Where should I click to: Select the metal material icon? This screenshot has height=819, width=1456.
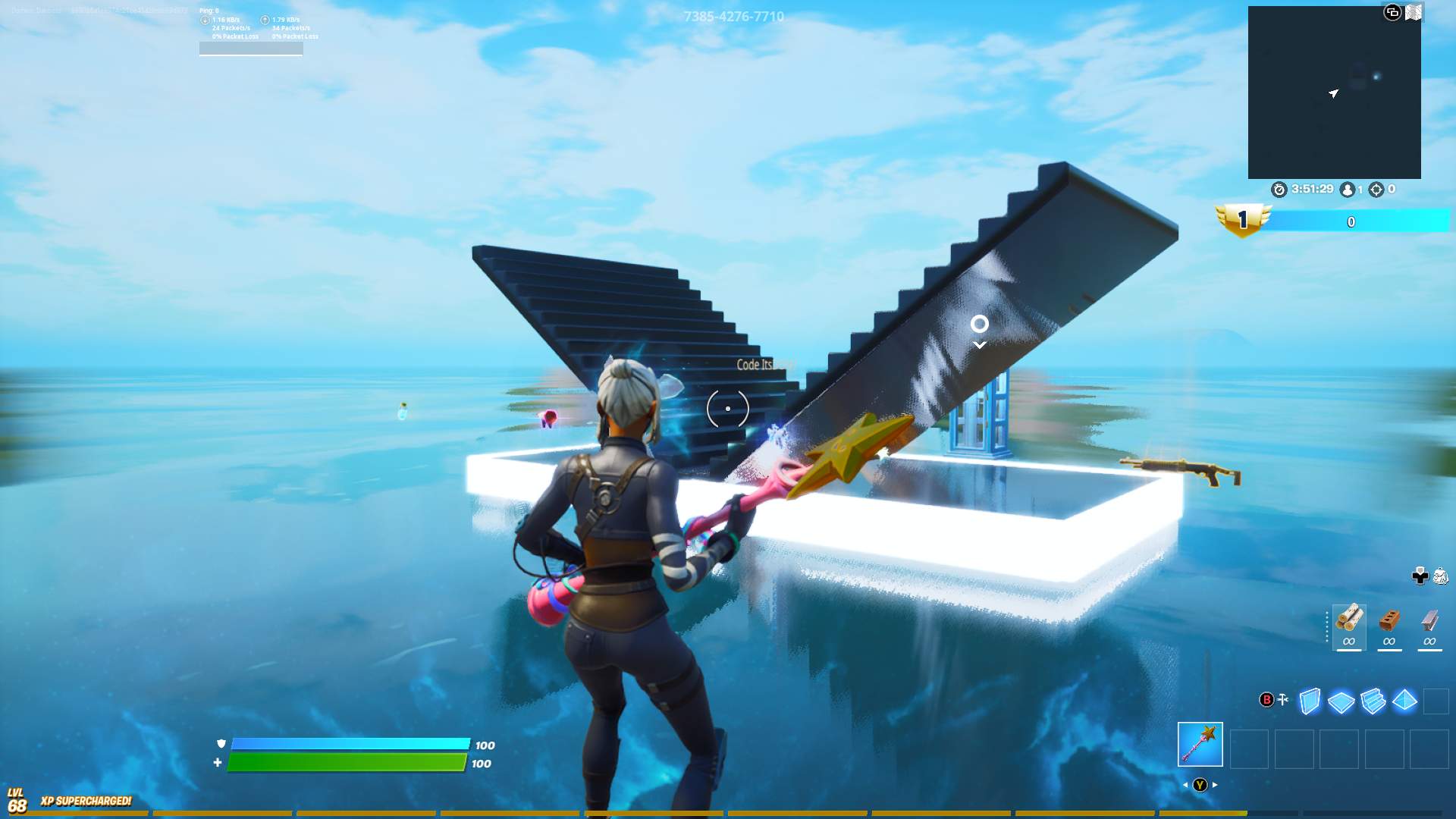click(x=1430, y=622)
